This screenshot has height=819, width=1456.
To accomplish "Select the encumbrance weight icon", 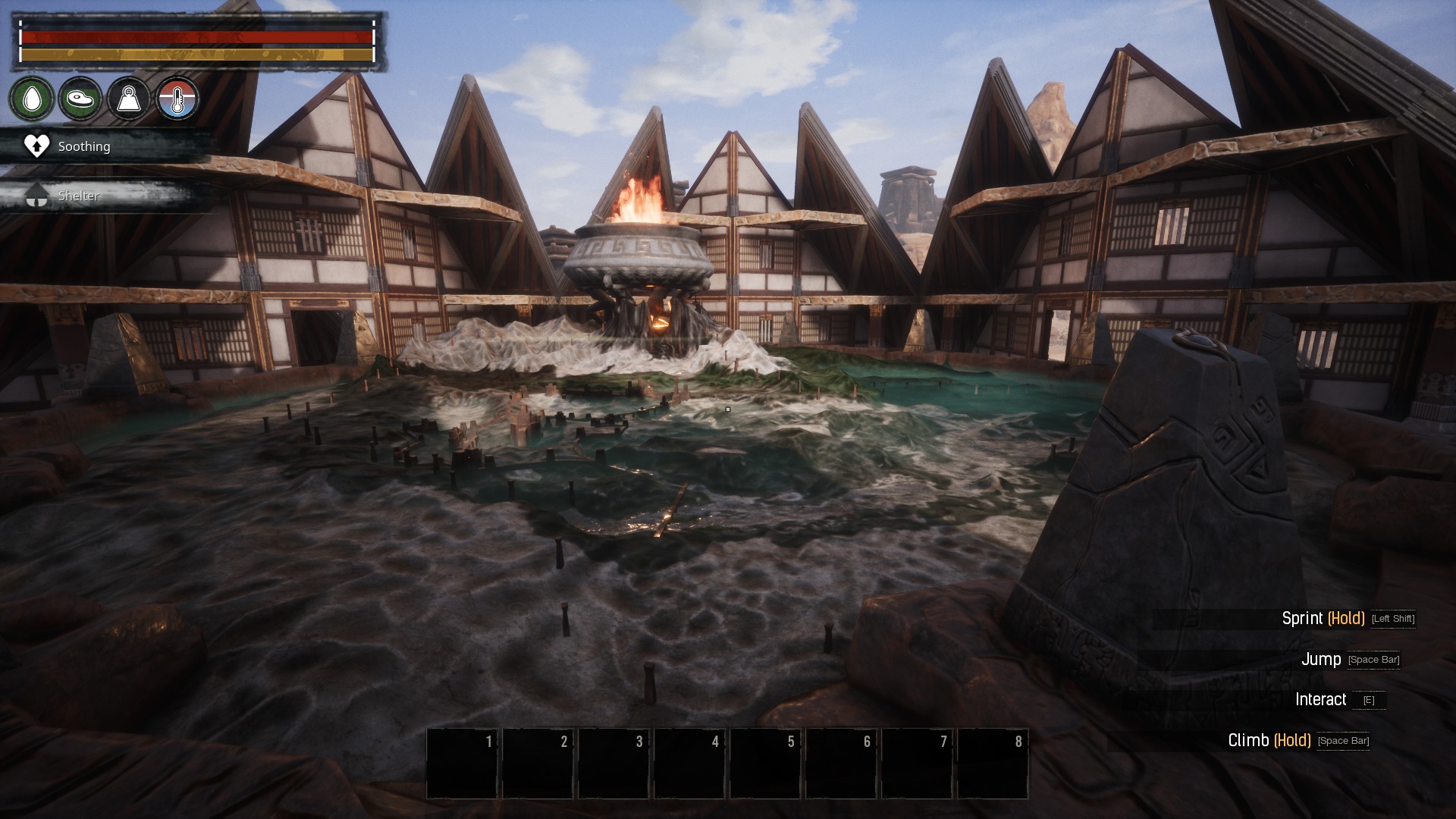I will (x=129, y=99).
